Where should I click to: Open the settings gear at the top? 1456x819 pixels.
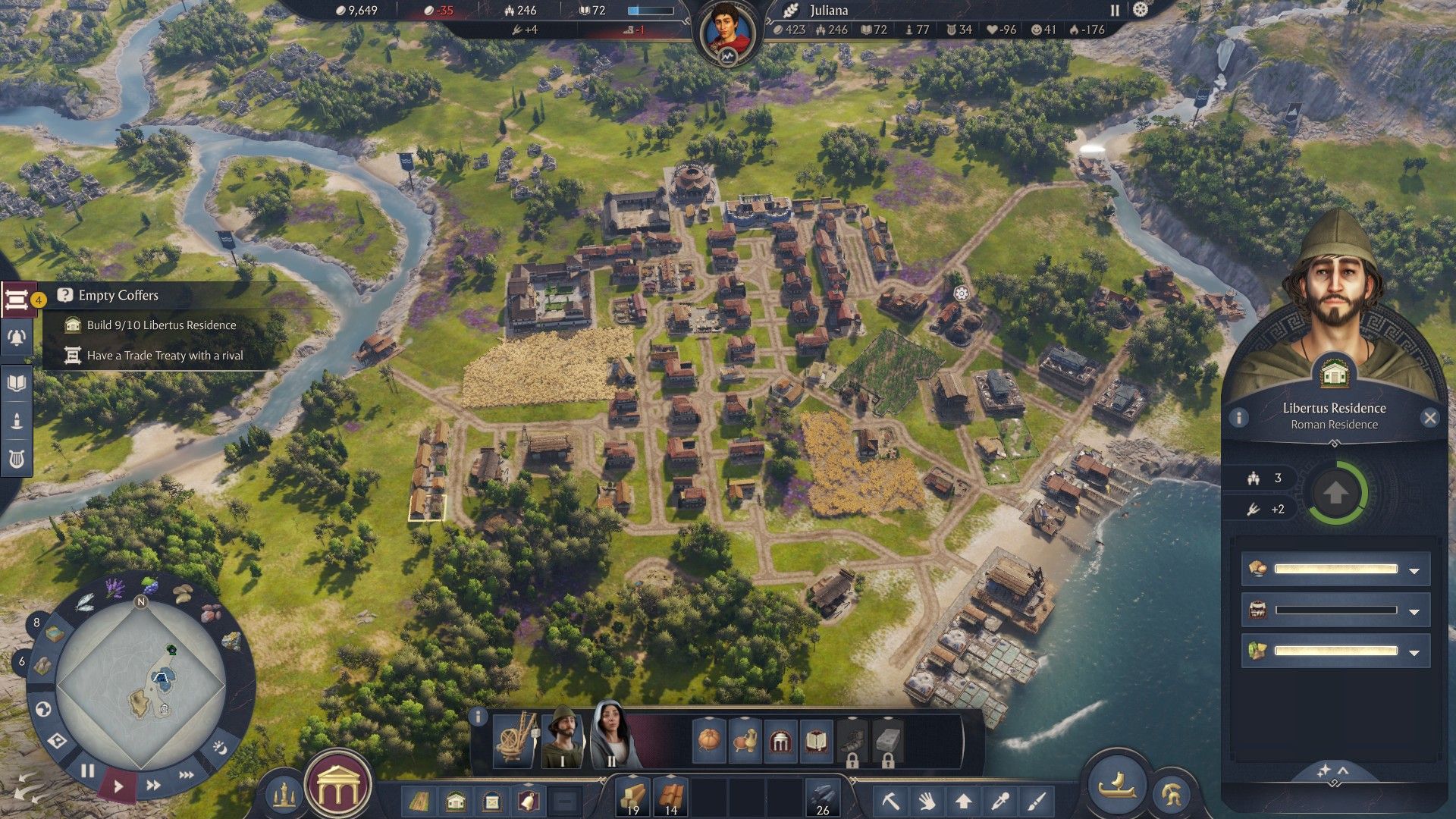[x=1141, y=10]
